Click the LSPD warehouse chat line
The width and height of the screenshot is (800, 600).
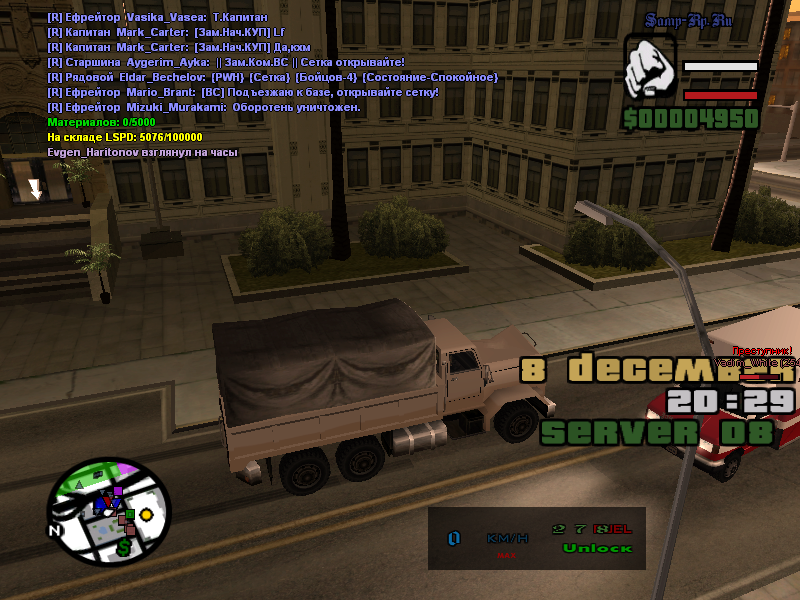[x=124, y=137]
